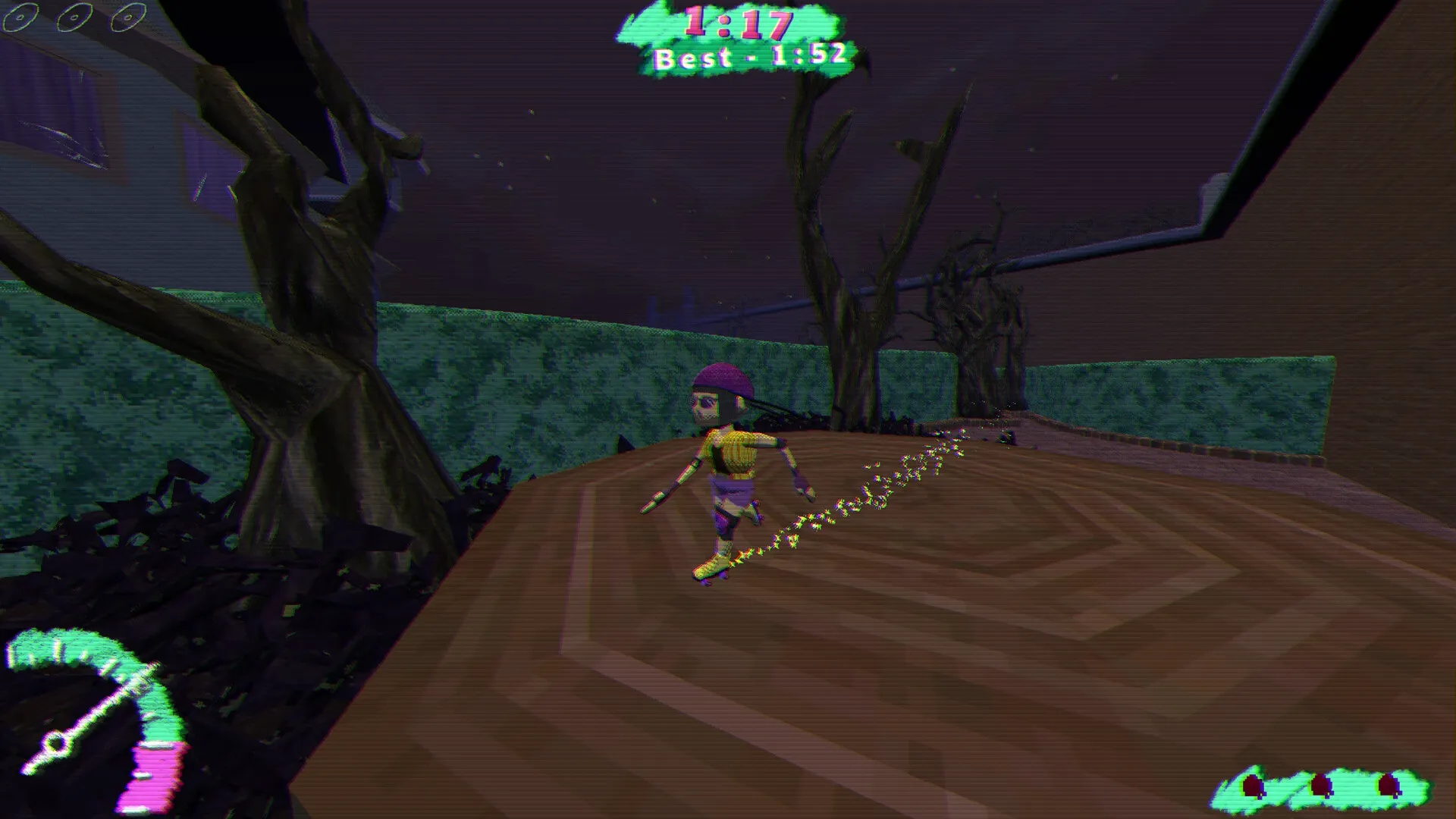Screen dimensions: 1456x819
Task: Select the middle disc icon in the counter
Action: pos(74,17)
